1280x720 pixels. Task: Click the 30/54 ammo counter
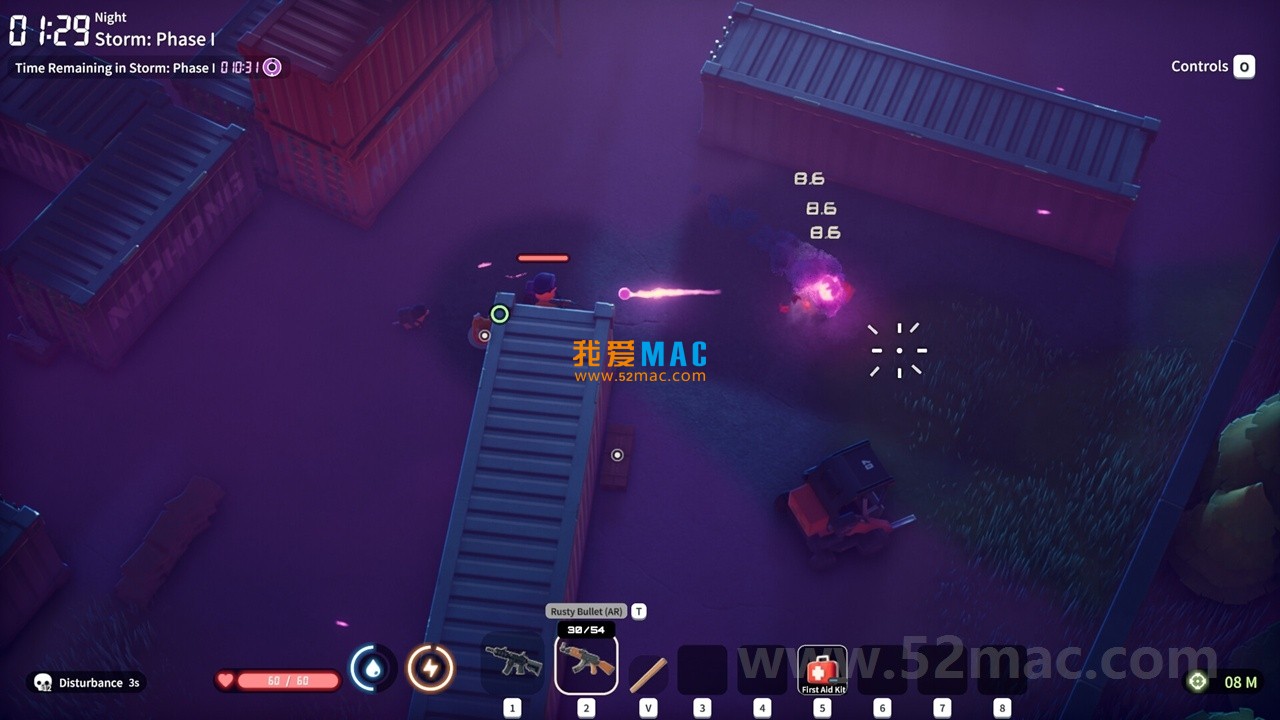pos(586,631)
